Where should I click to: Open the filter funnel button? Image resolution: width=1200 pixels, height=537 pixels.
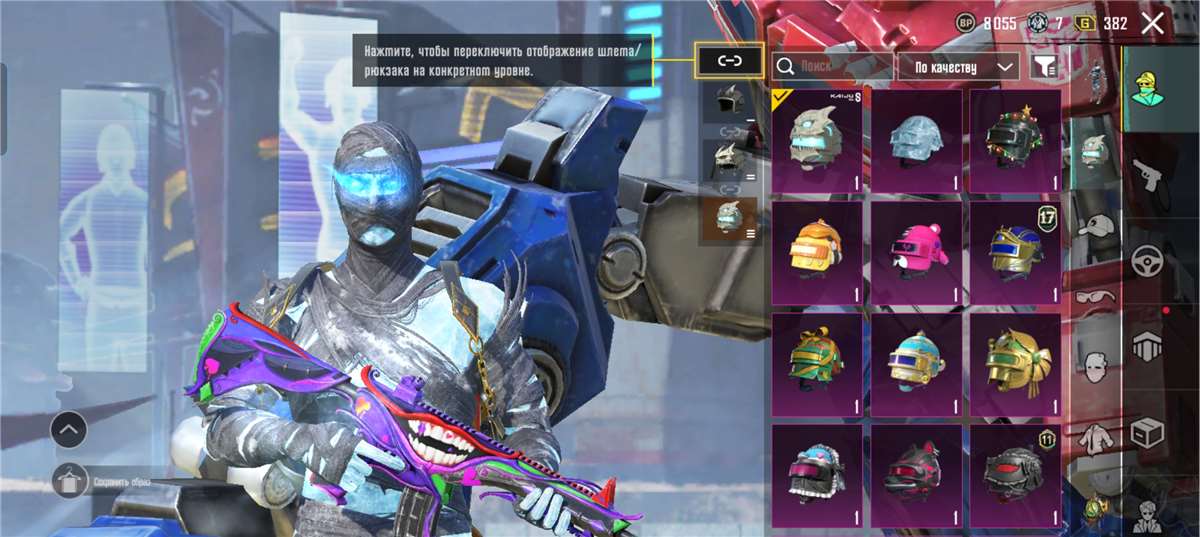click(x=1045, y=67)
